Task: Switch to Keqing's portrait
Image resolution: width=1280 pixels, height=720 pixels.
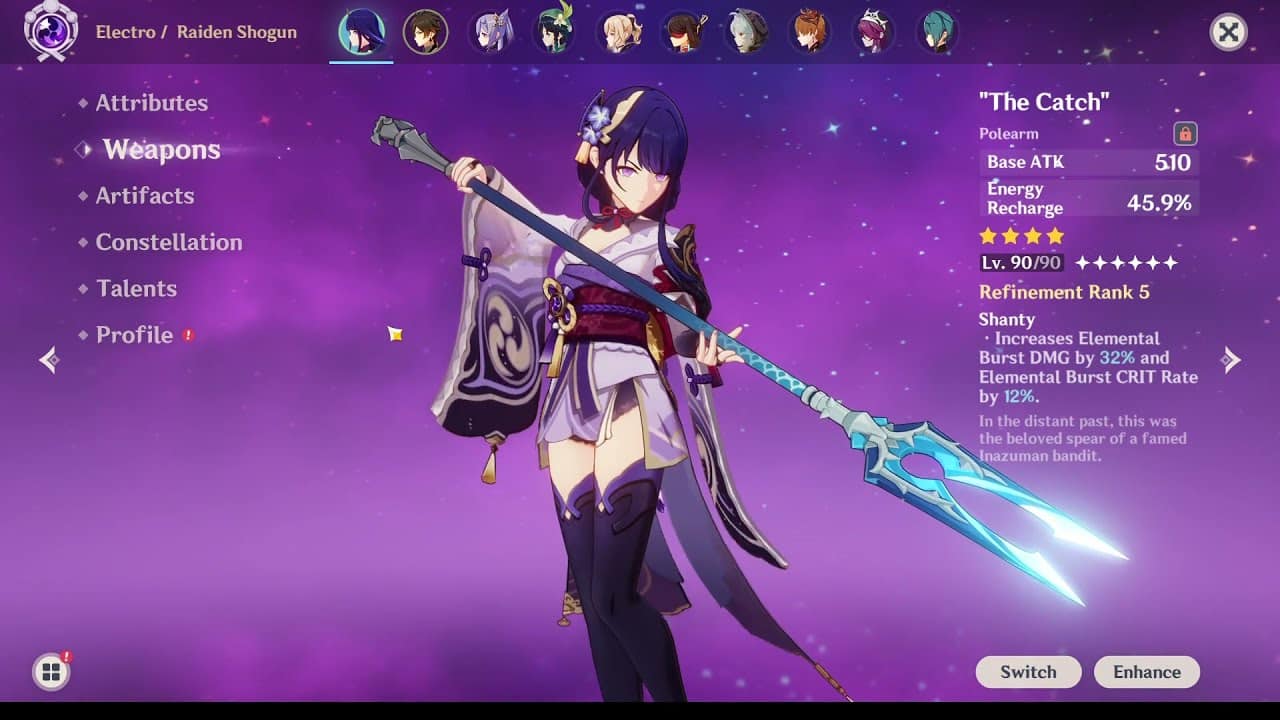Action: pos(491,33)
